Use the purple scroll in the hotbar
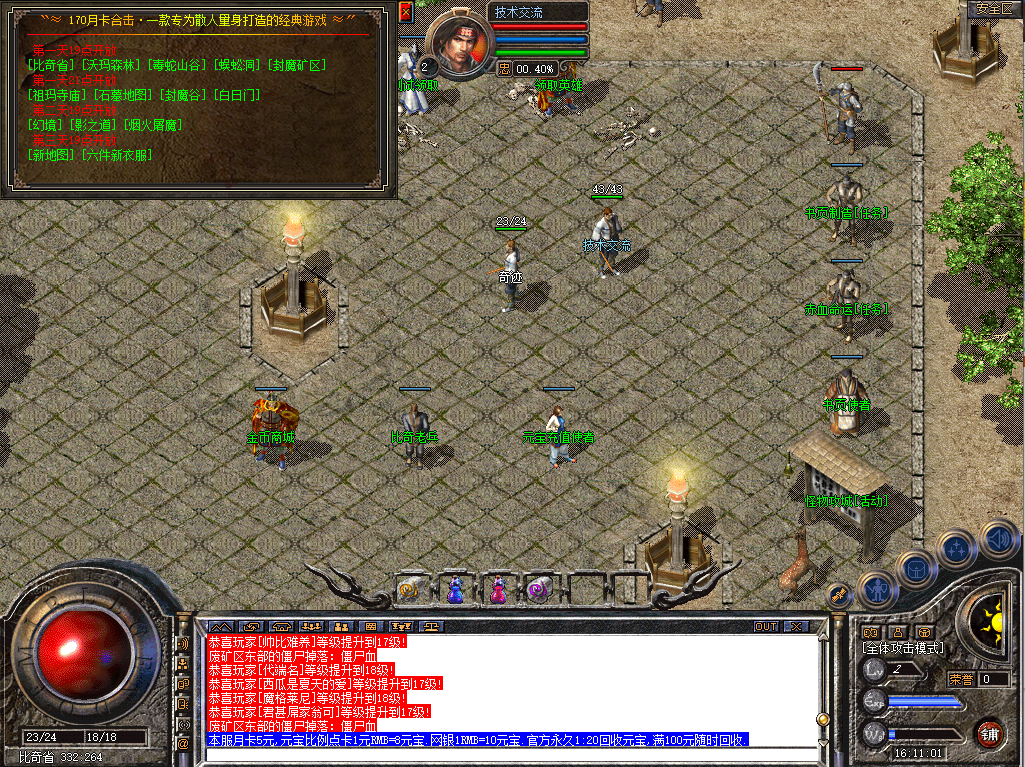The image size is (1025, 767). point(539,590)
